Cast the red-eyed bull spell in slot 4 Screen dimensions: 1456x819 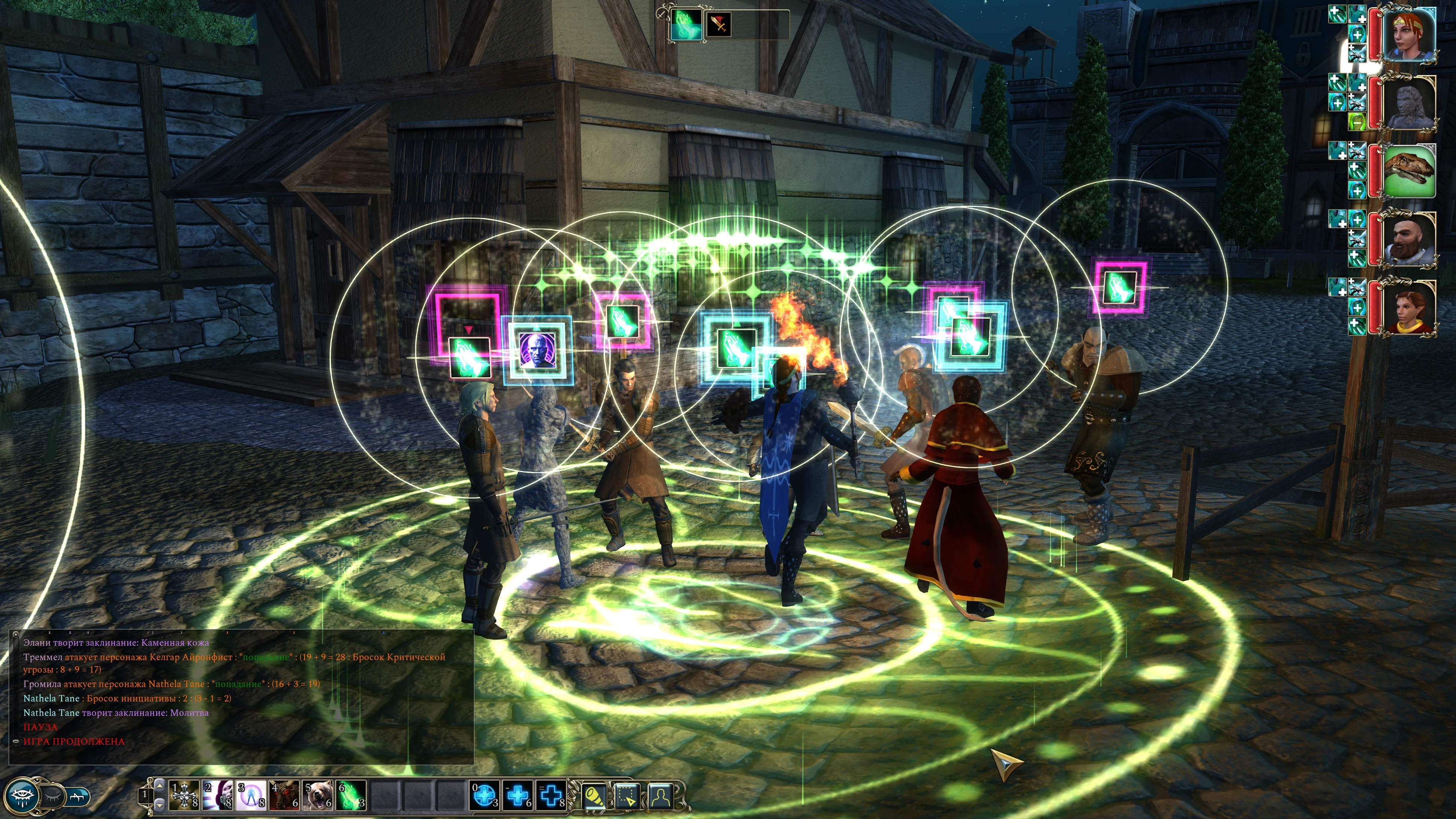285,795
